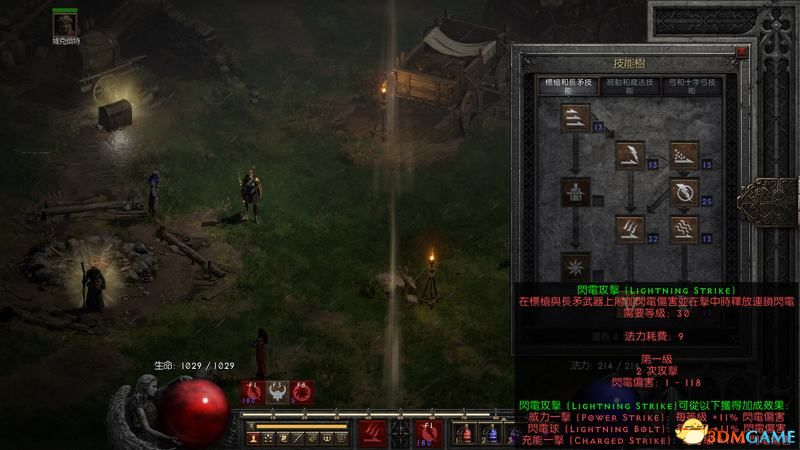Open the left-click skill selector
800x450 pixels.
pos(371,432)
